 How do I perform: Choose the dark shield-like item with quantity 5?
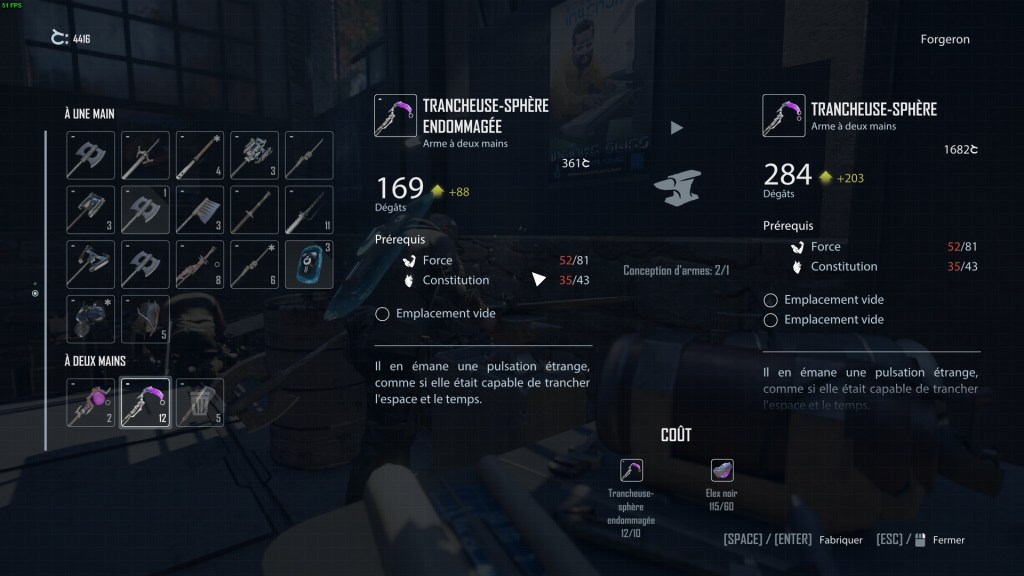(145, 319)
